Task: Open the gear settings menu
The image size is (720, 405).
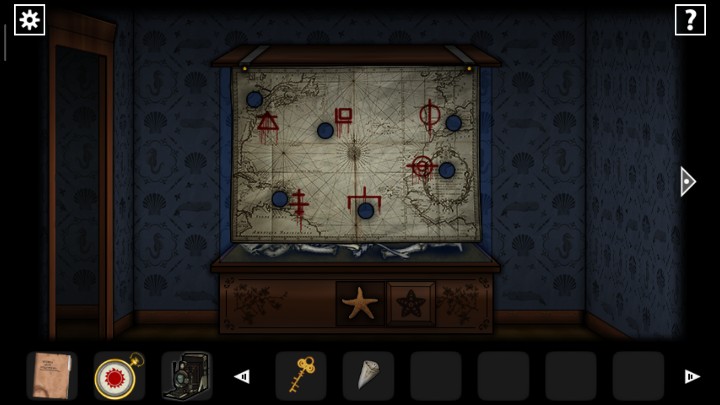Action: (x=29, y=19)
